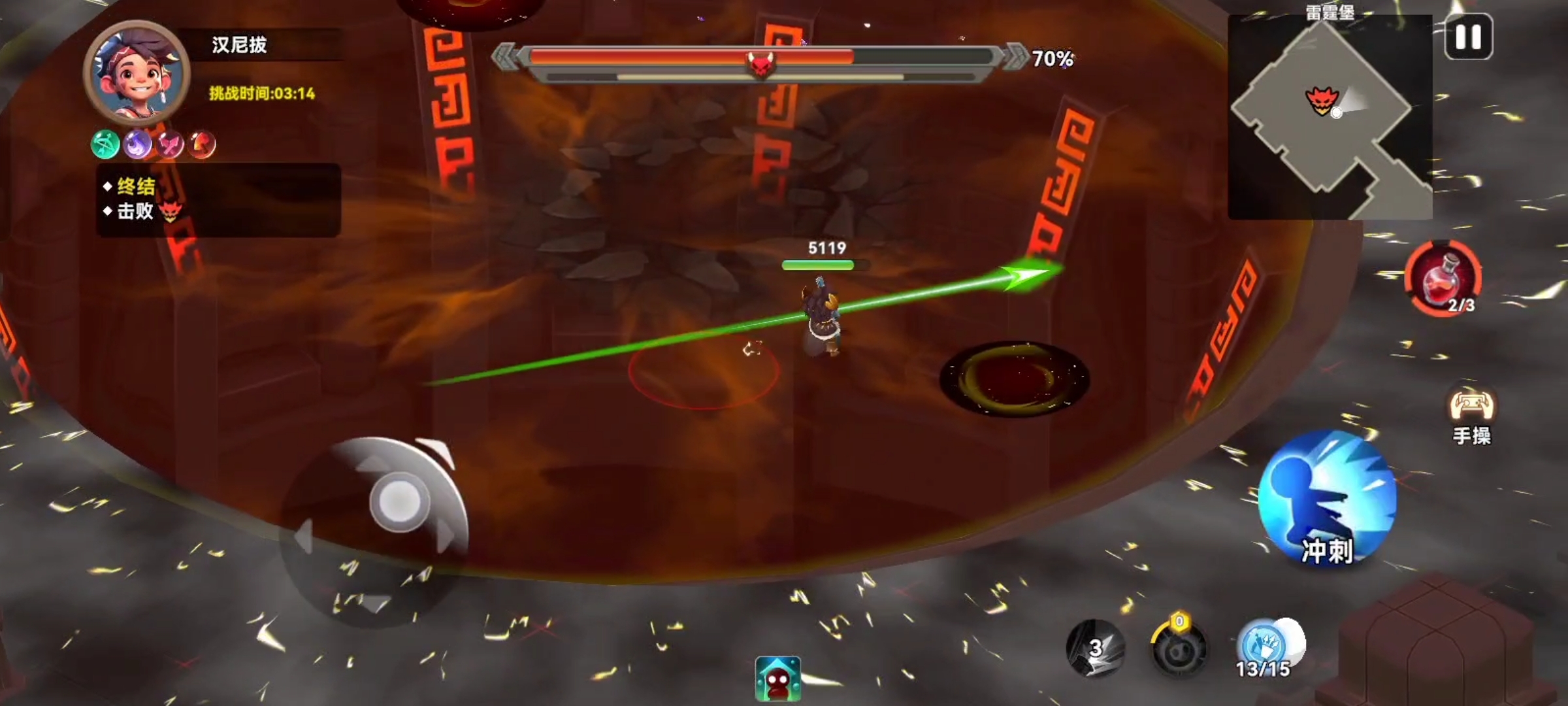Select the green bow buff icon

coord(105,144)
